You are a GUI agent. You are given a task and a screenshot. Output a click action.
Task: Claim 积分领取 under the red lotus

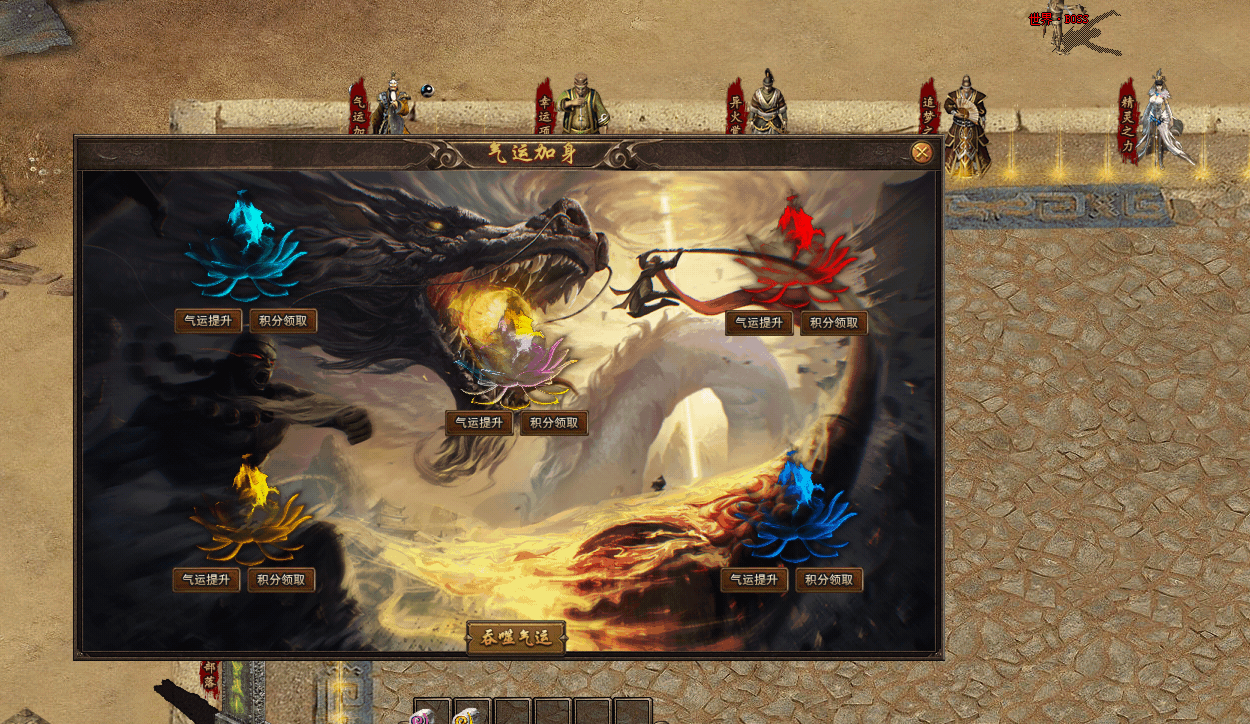[x=834, y=323]
